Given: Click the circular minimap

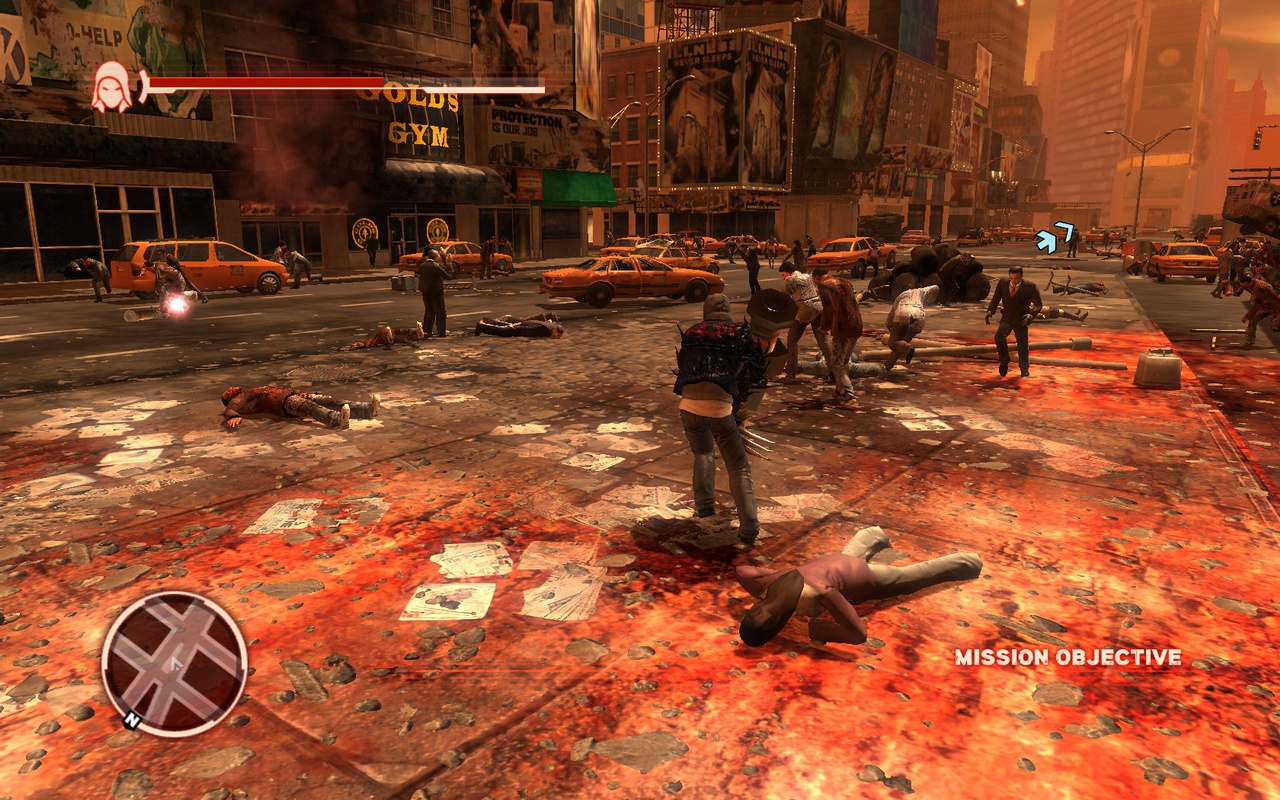Looking at the screenshot, I should 174,664.
